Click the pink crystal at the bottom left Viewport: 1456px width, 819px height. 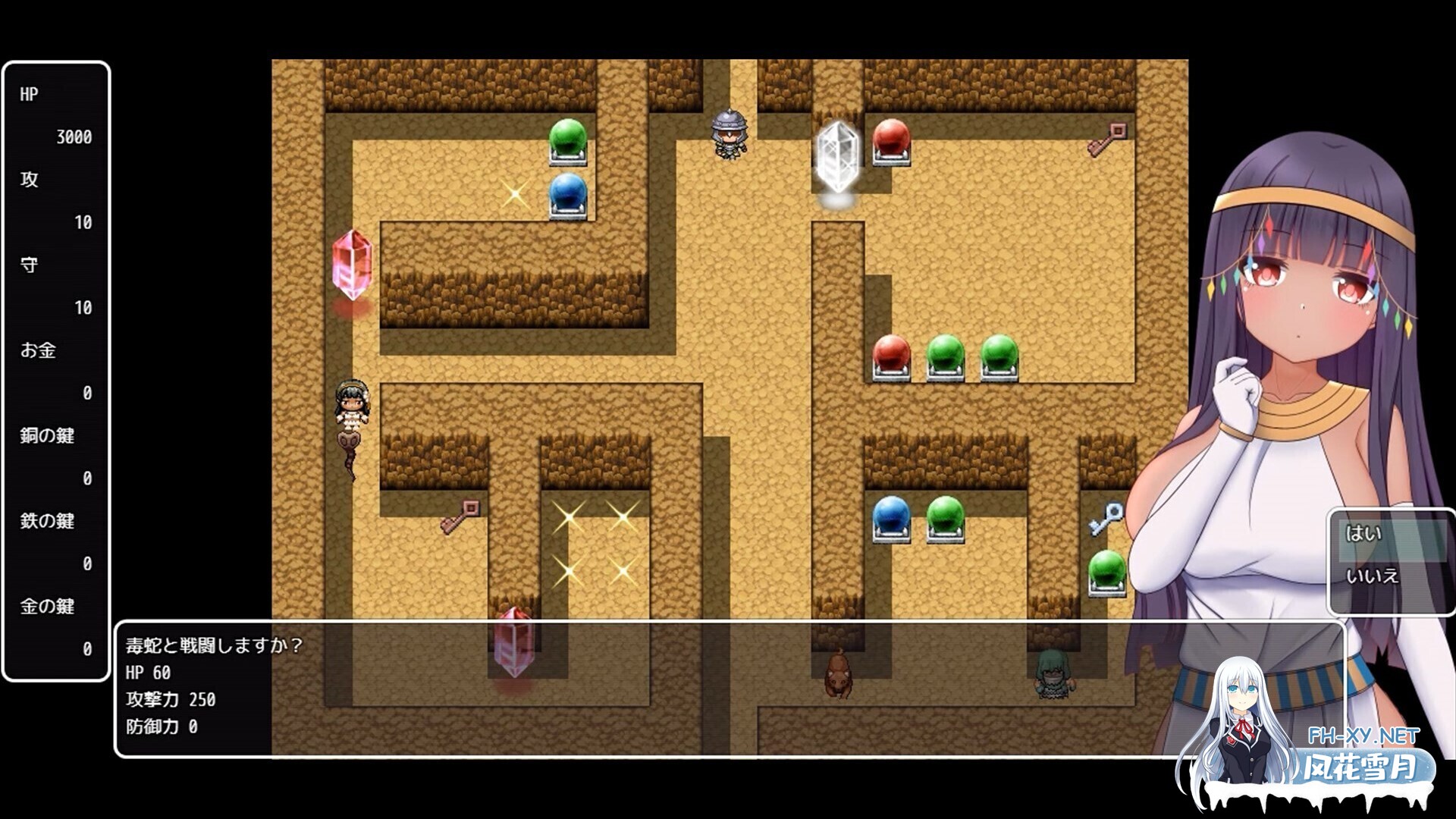click(x=513, y=645)
